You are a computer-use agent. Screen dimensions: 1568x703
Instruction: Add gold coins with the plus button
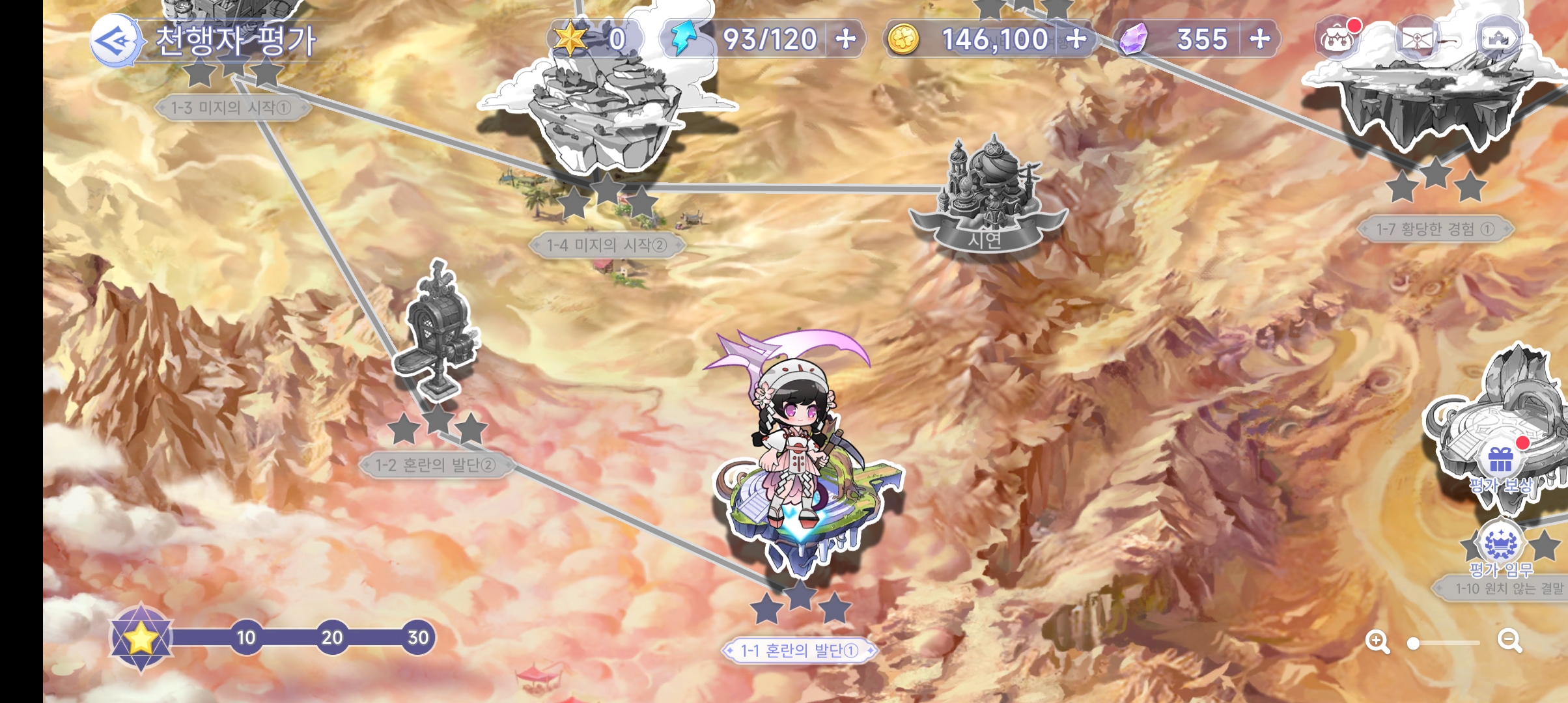click(x=1076, y=39)
